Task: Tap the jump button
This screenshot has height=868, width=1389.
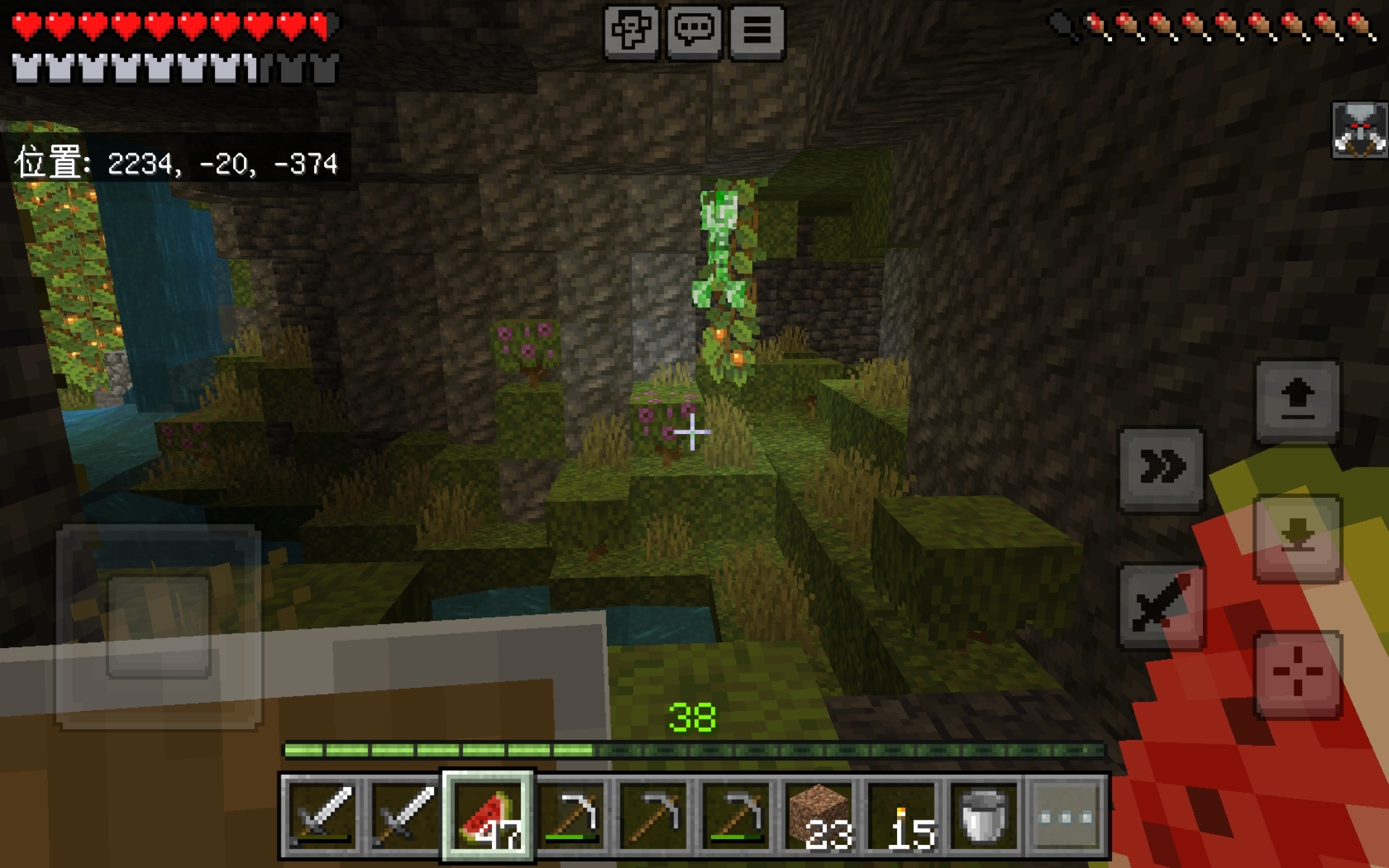Action: click(x=1297, y=400)
